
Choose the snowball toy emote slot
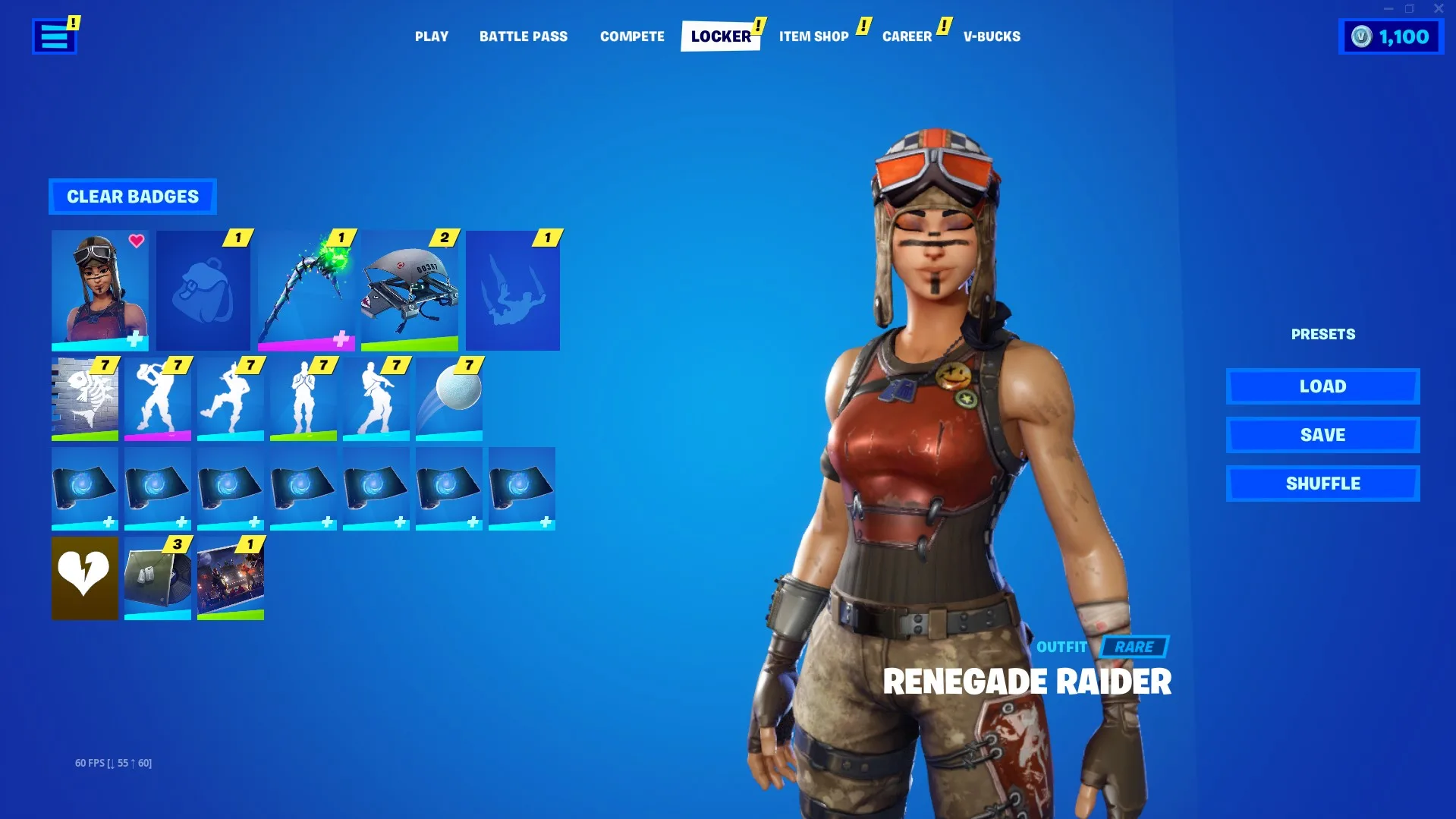coord(448,399)
